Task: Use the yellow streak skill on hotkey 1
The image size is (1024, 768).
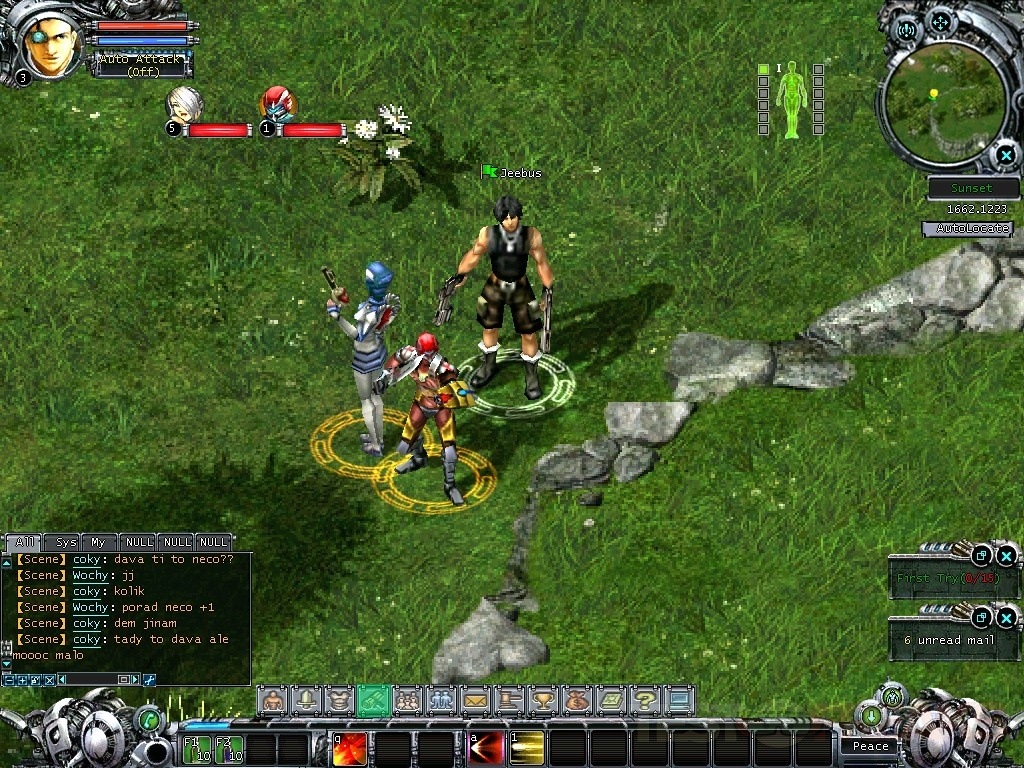Action: click(x=527, y=748)
